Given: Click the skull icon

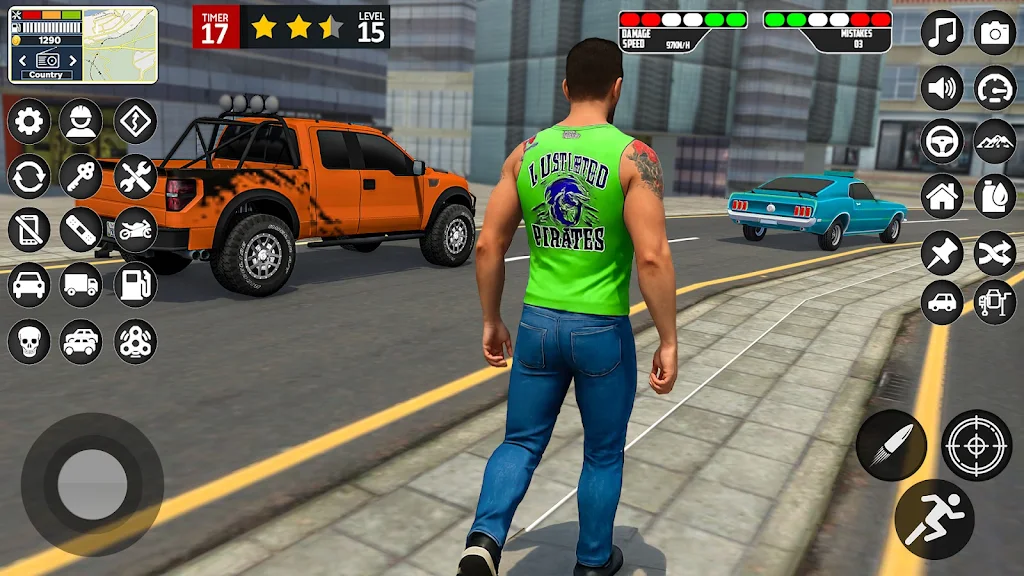Looking at the screenshot, I should [x=29, y=341].
